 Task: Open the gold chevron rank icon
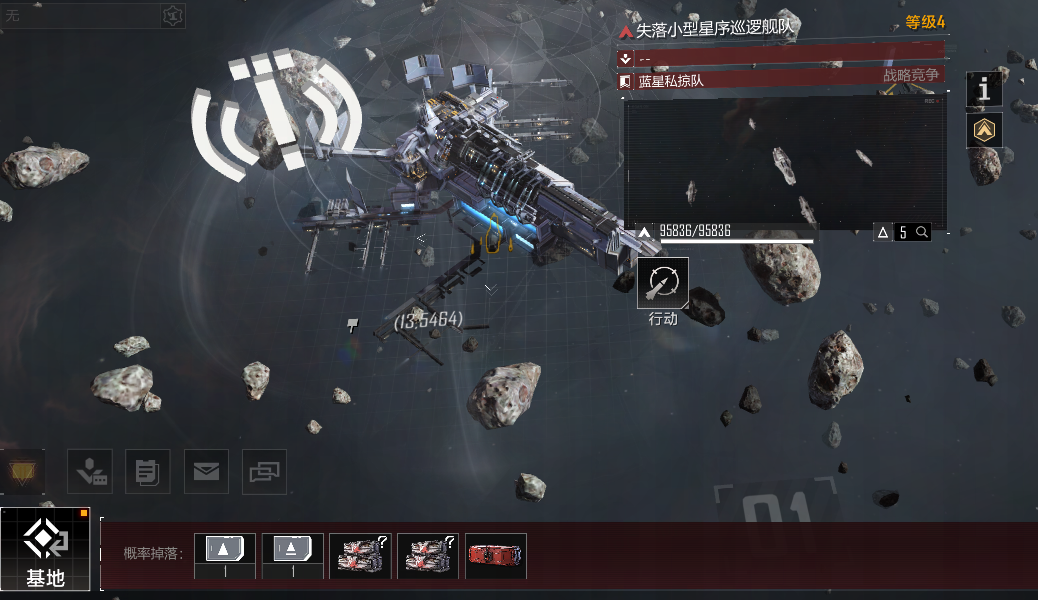(984, 130)
